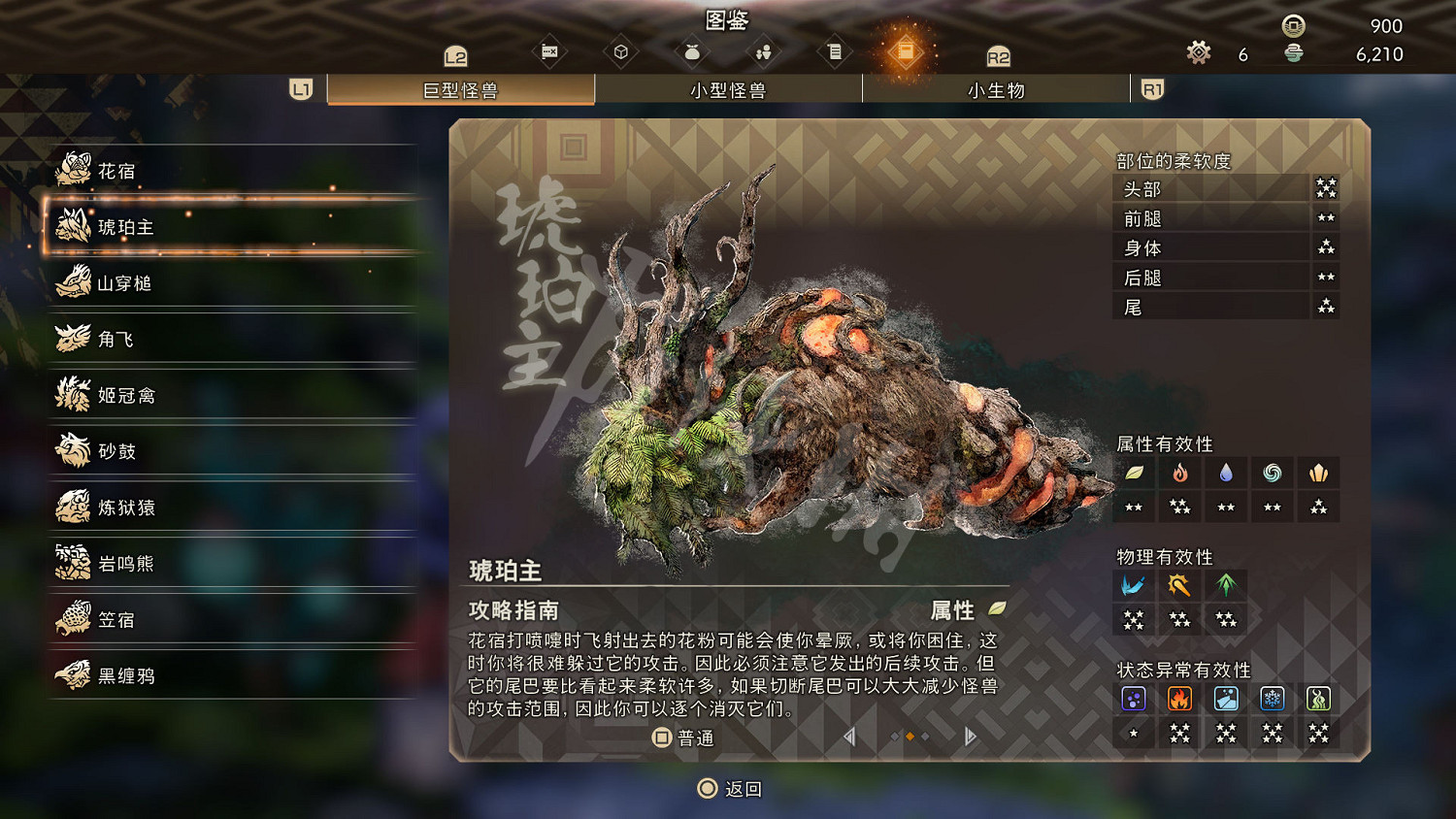Click the slashing damage icon under 物理有效性

(1134, 584)
